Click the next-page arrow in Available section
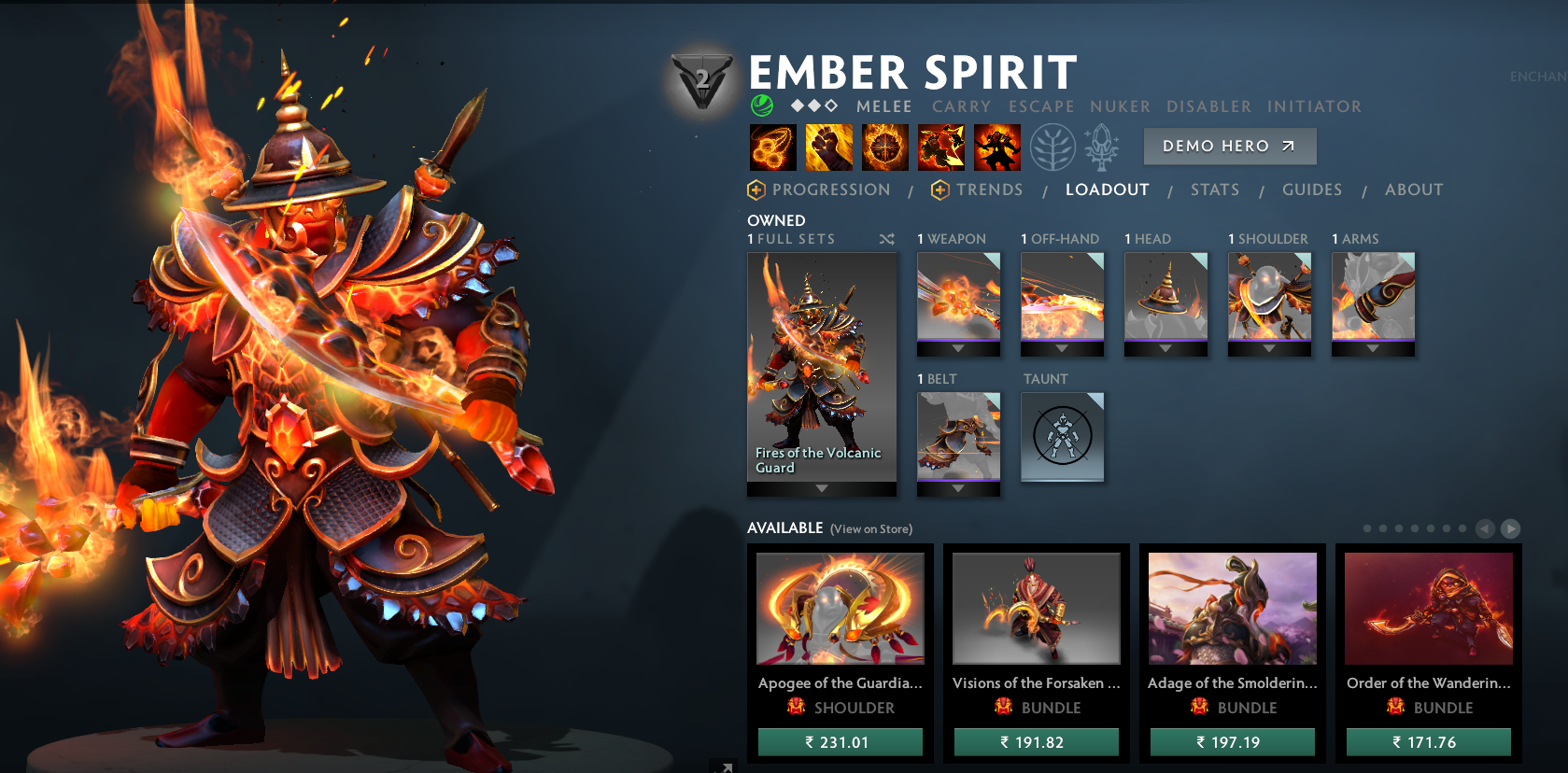This screenshot has height=773, width=1568. tap(1510, 528)
